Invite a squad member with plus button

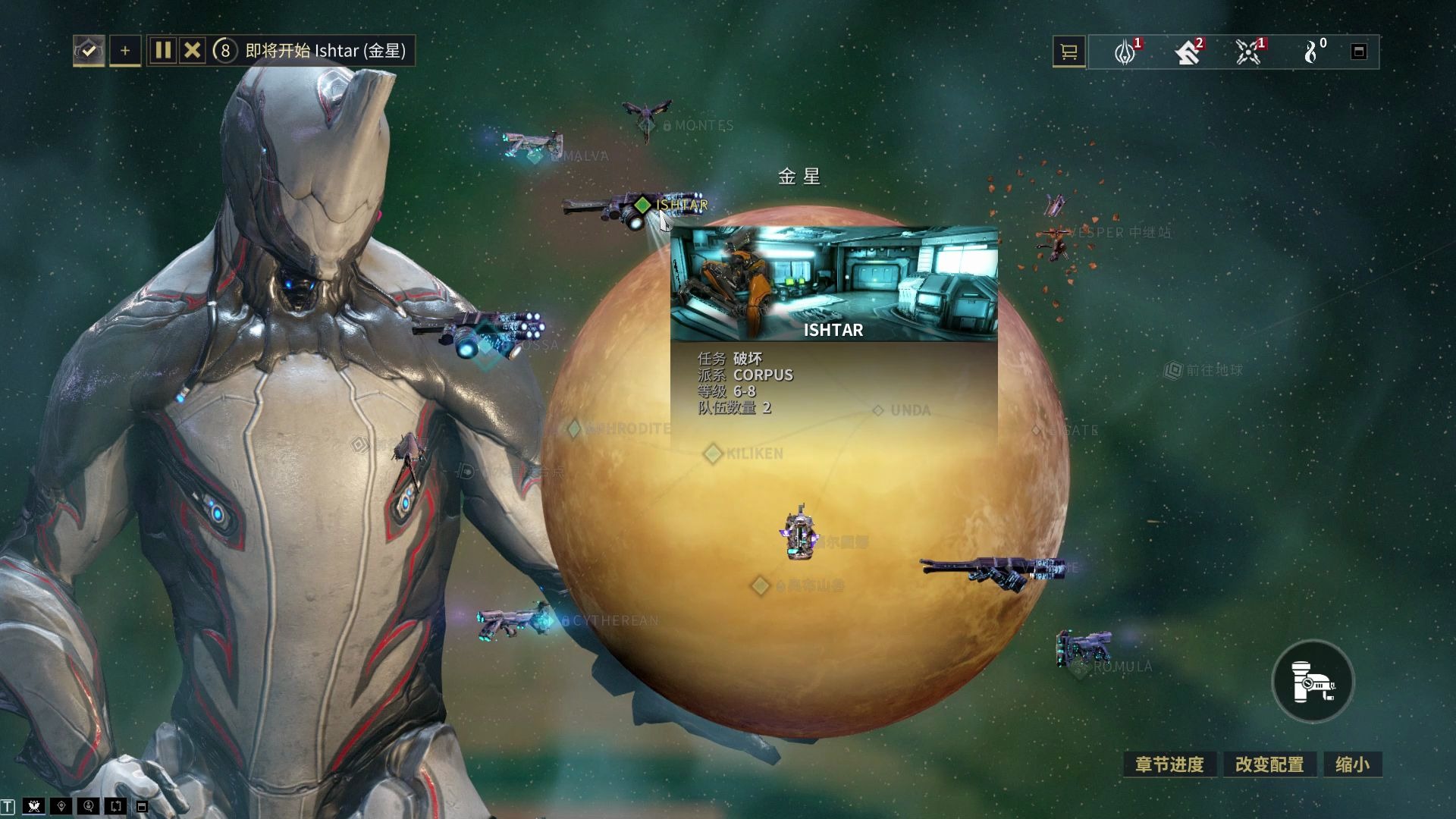[125, 51]
